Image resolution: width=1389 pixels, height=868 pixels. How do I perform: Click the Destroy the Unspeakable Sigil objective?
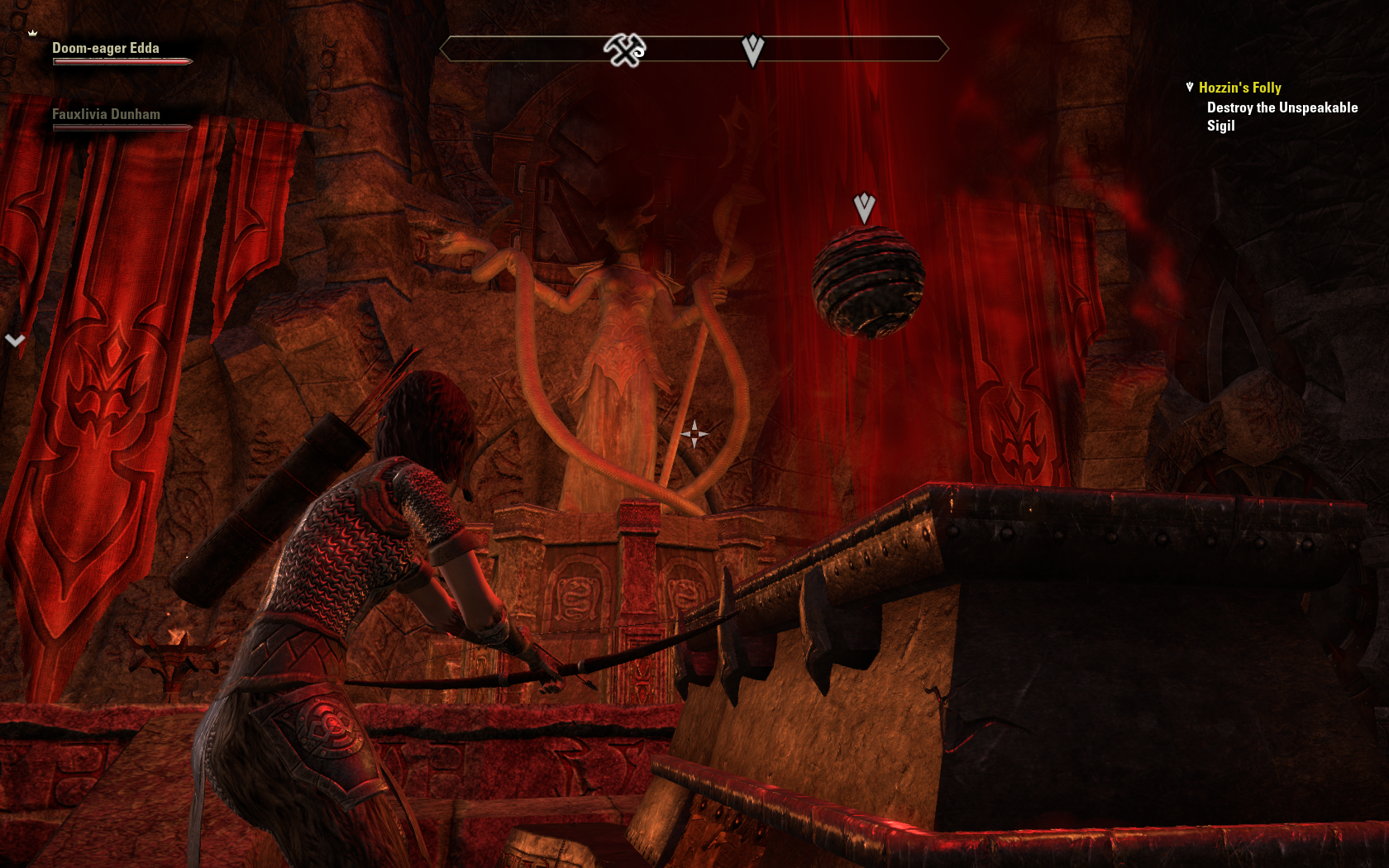click(1282, 117)
